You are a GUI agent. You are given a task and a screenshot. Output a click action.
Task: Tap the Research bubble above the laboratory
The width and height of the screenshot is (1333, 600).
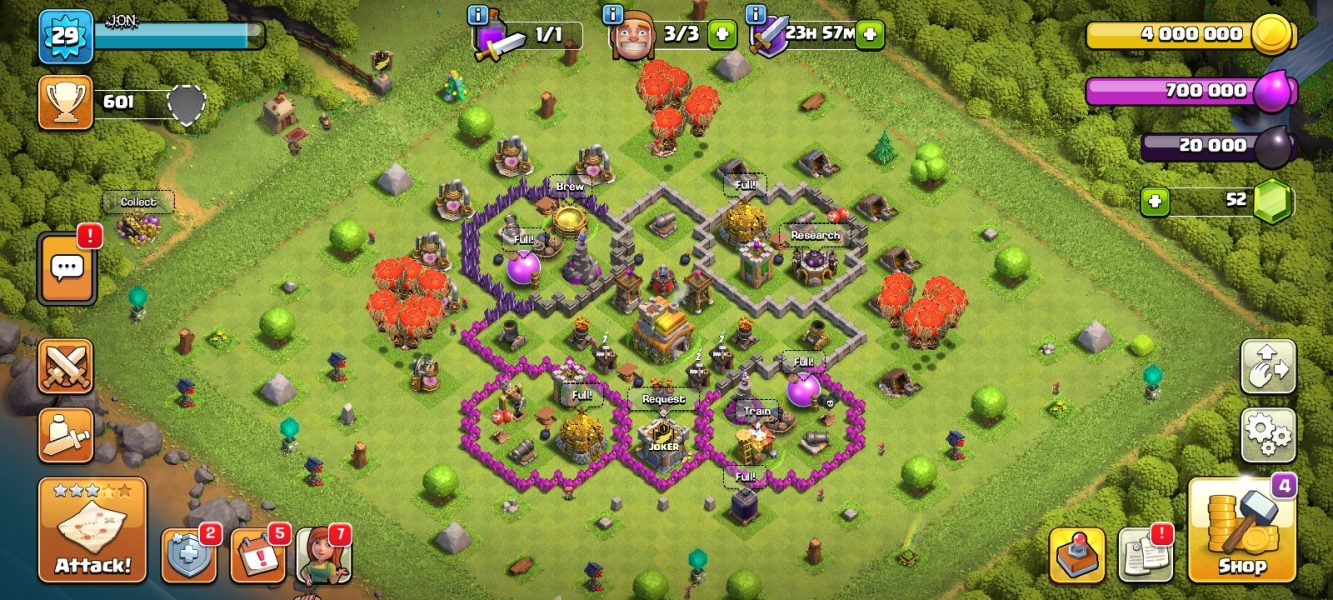click(815, 235)
